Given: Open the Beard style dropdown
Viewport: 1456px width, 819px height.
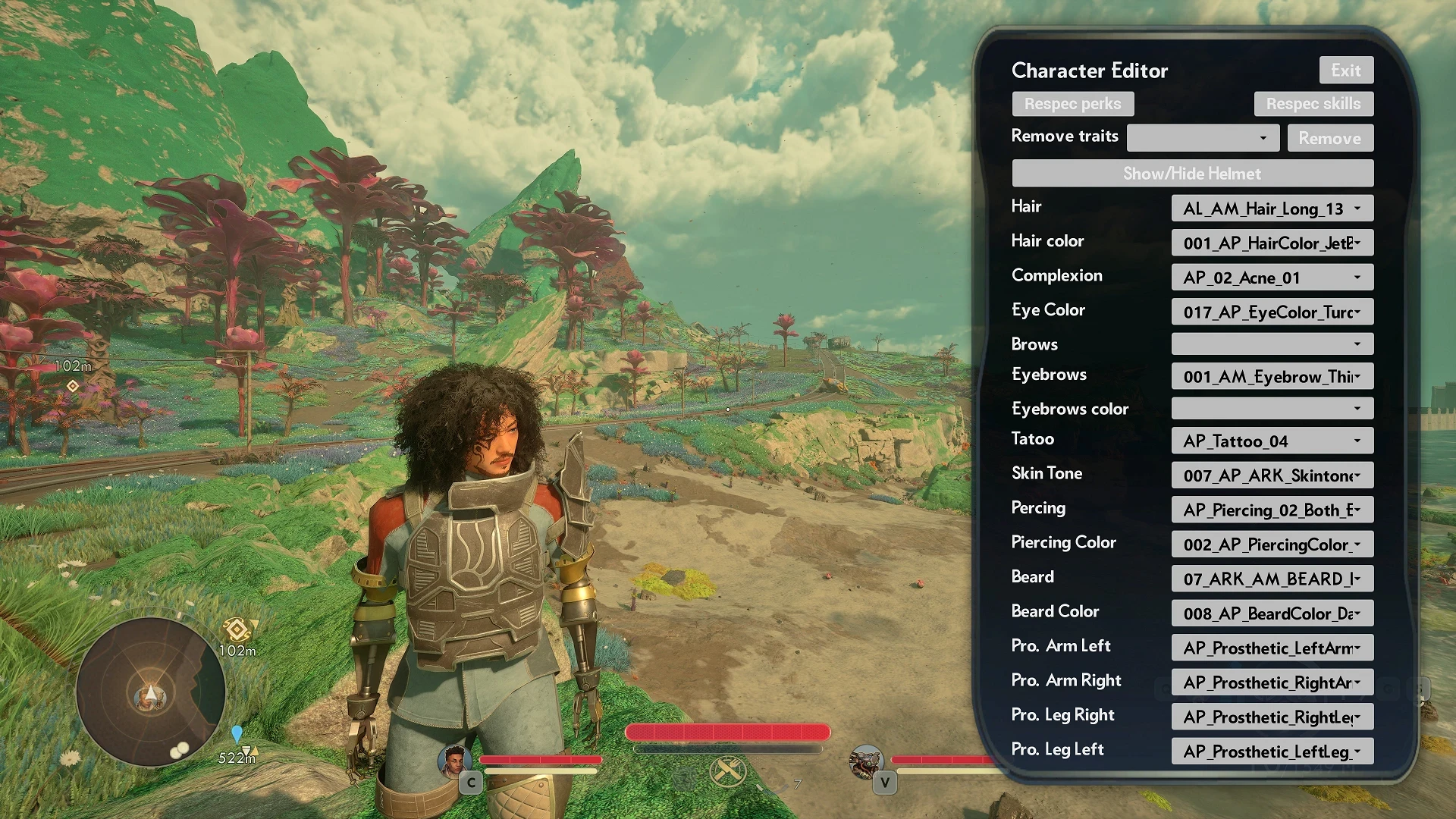Looking at the screenshot, I should click(1272, 579).
